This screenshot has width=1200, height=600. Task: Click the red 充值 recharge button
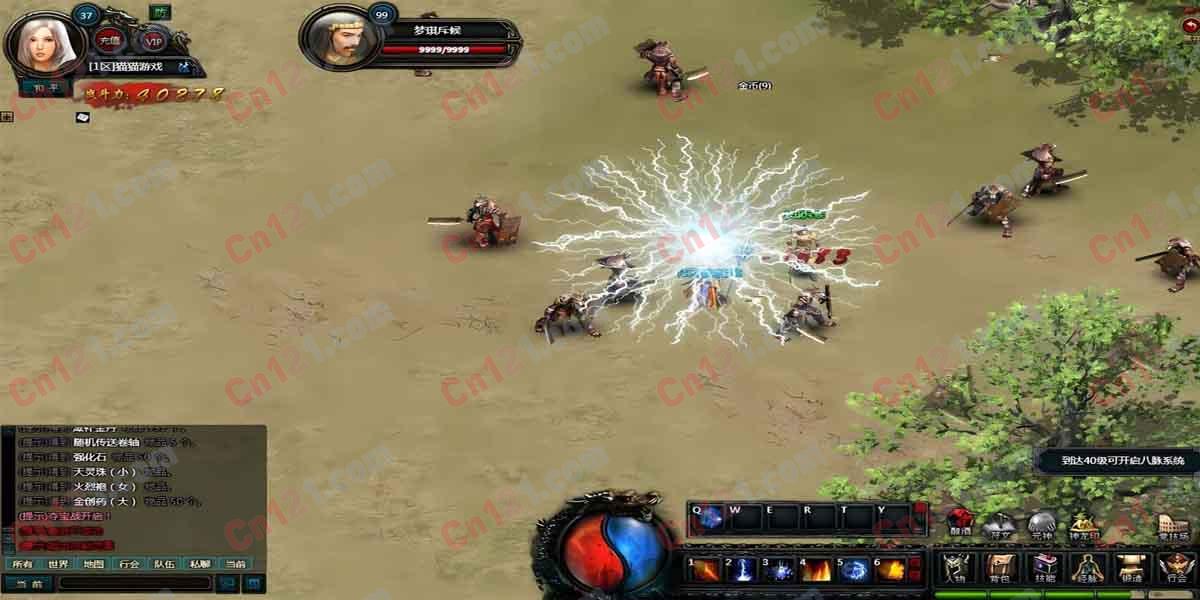107,41
